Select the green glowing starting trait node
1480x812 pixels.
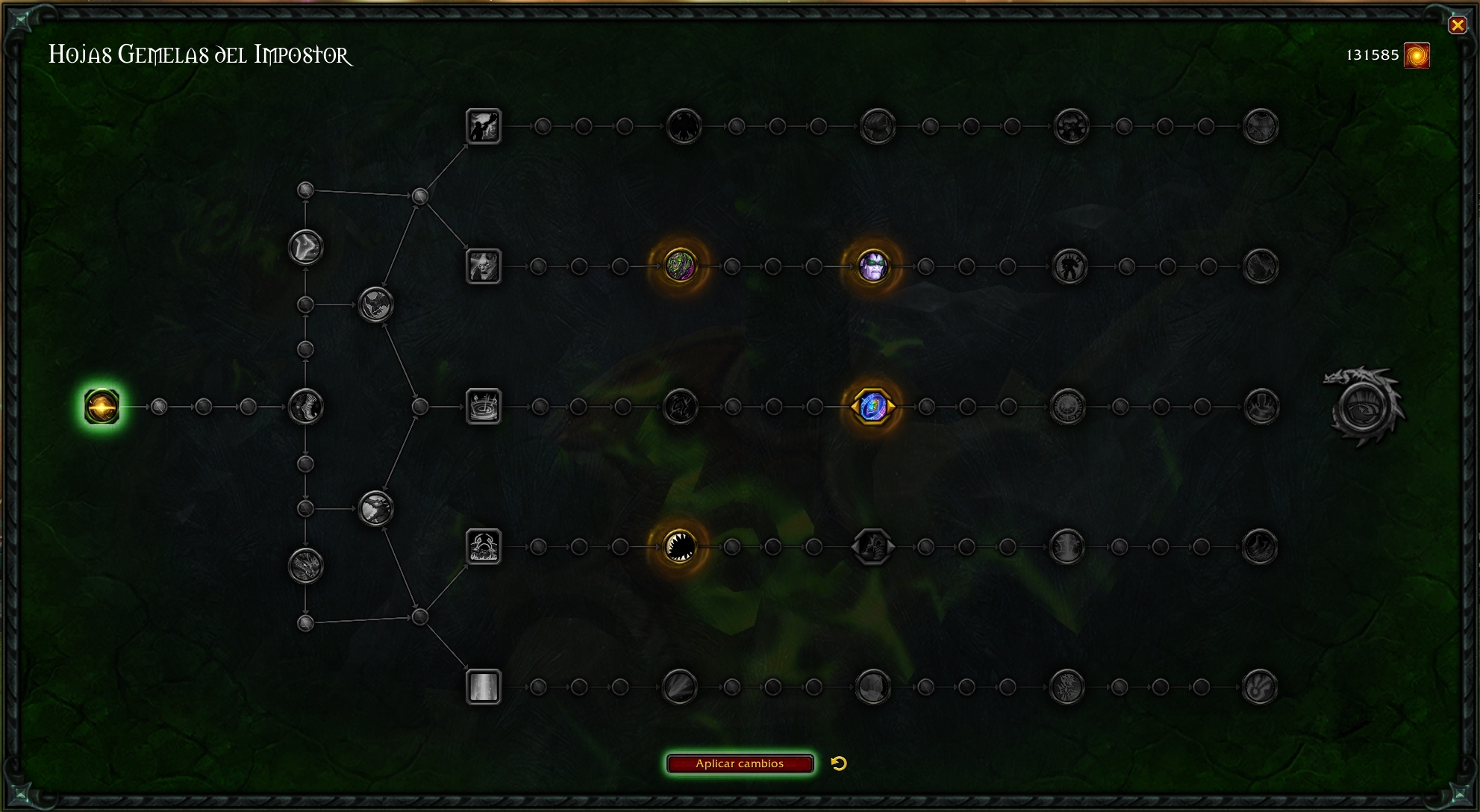click(x=102, y=407)
